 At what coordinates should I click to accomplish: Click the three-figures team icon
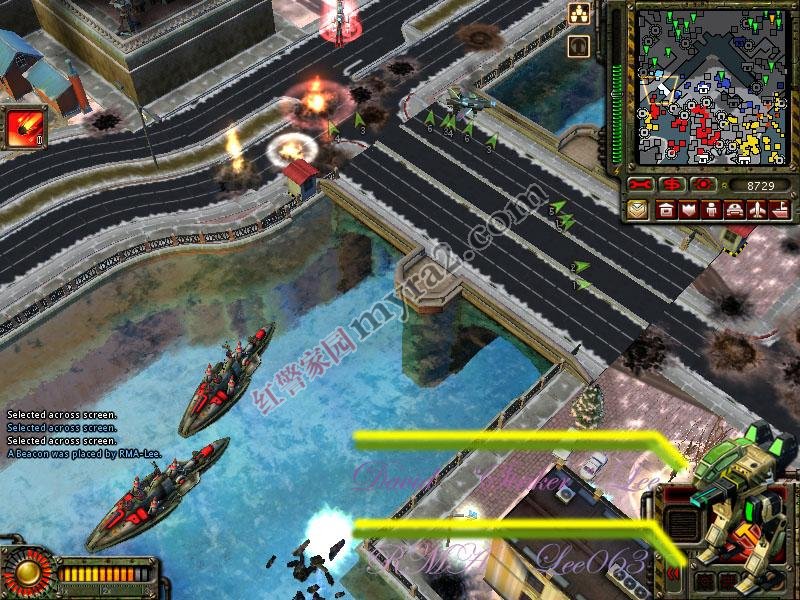pos(579,13)
